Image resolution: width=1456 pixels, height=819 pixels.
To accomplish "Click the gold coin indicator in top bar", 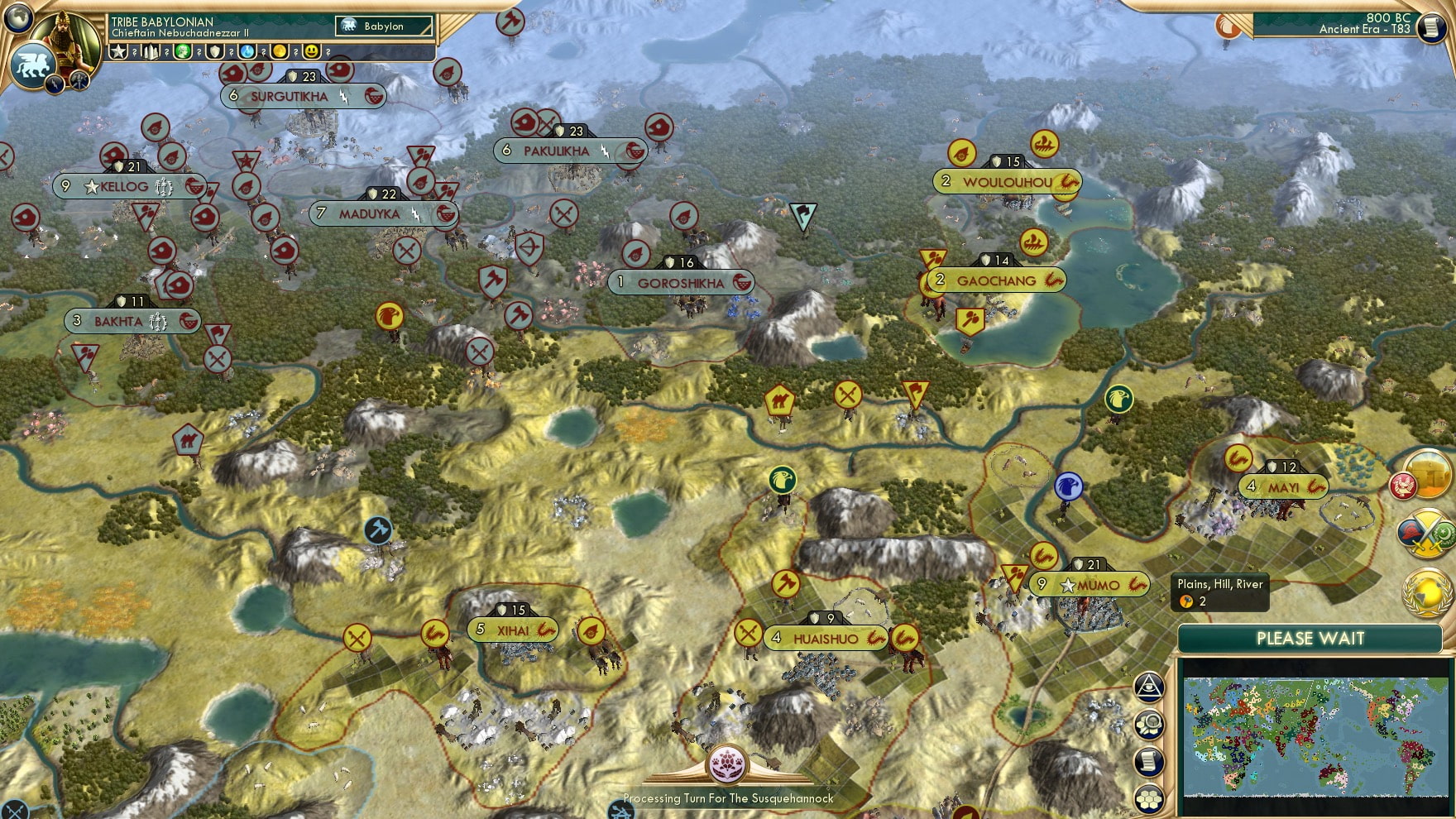I will coord(280,51).
